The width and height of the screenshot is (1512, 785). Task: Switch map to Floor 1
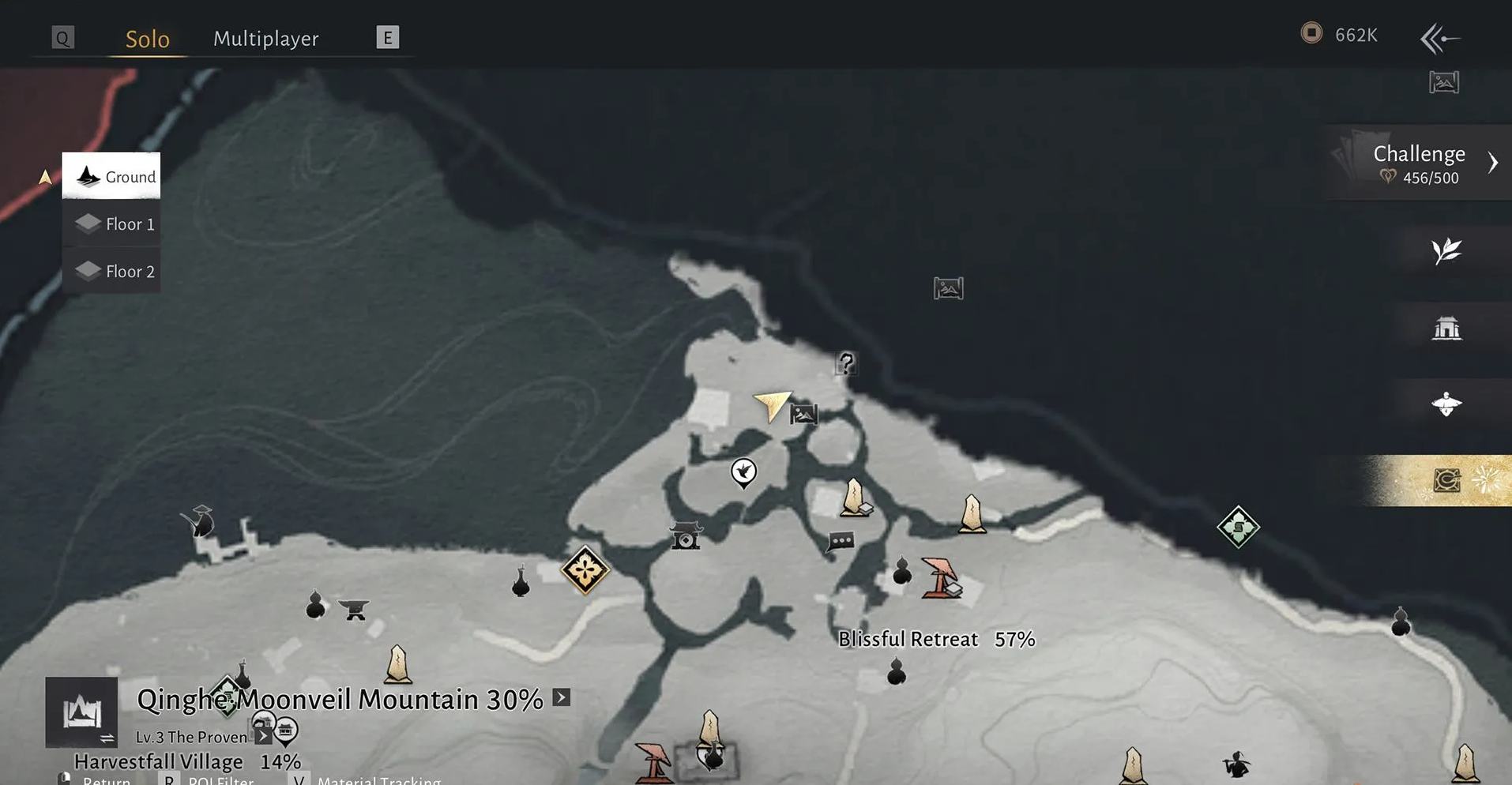[111, 224]
